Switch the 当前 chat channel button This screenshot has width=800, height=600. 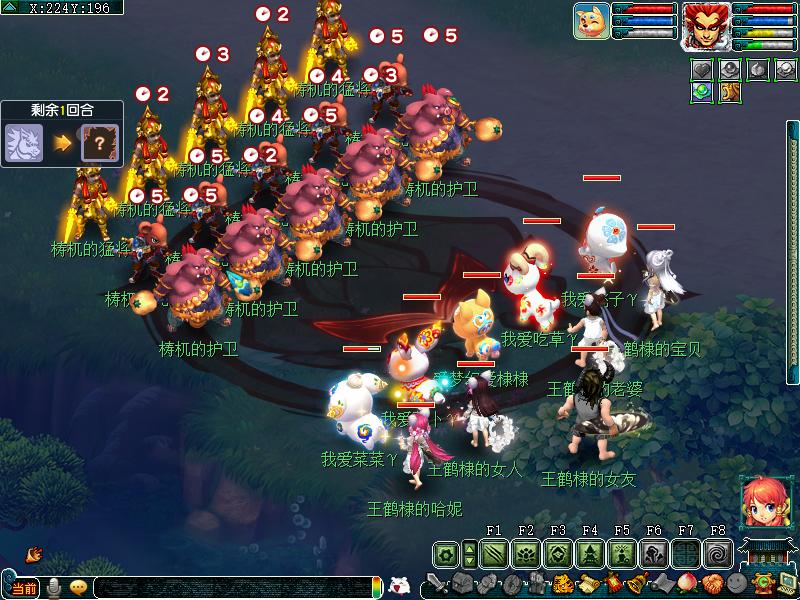(22, 588)
